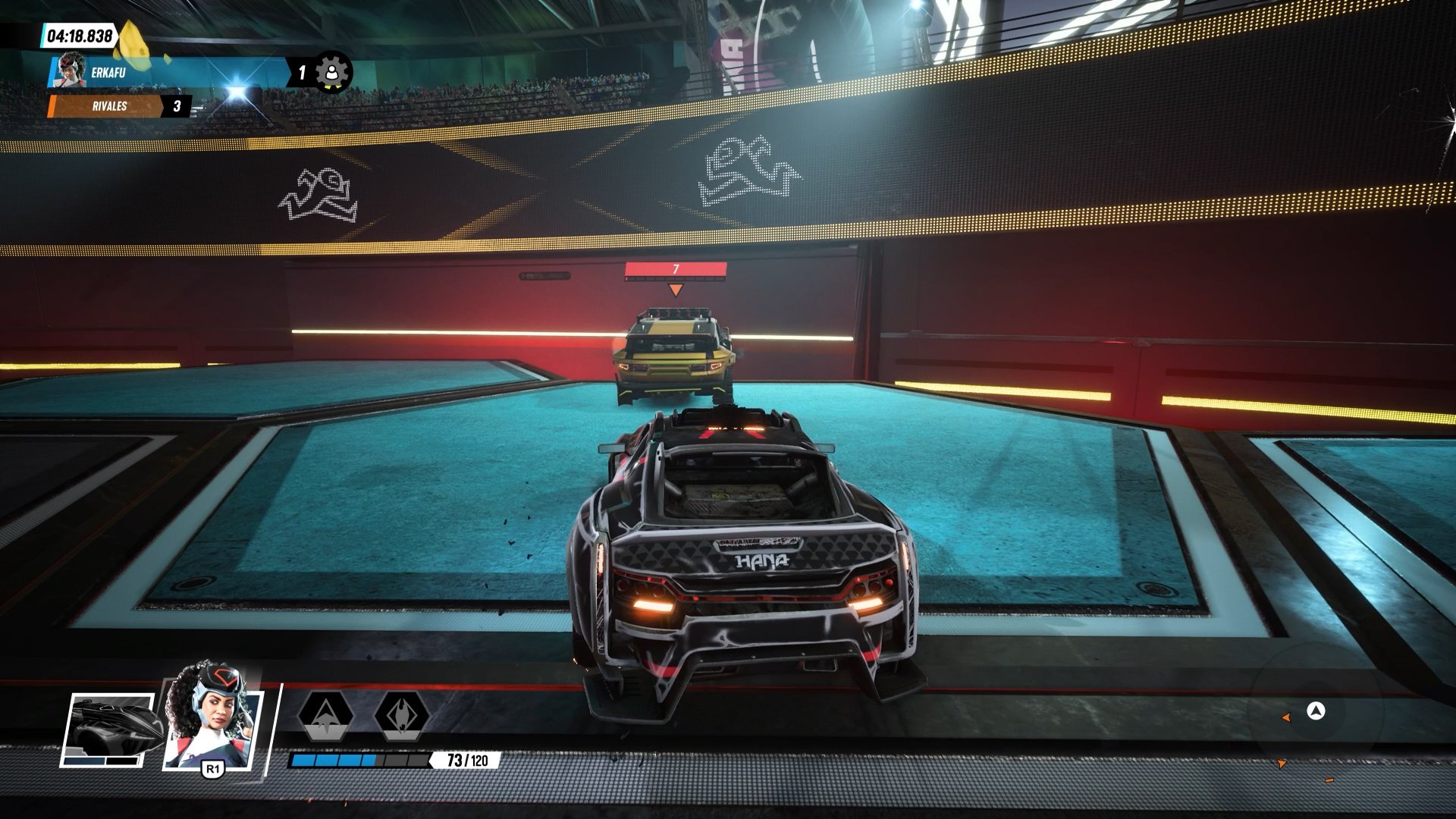Select the gear-and-person icon beside the score

(331, 73)
